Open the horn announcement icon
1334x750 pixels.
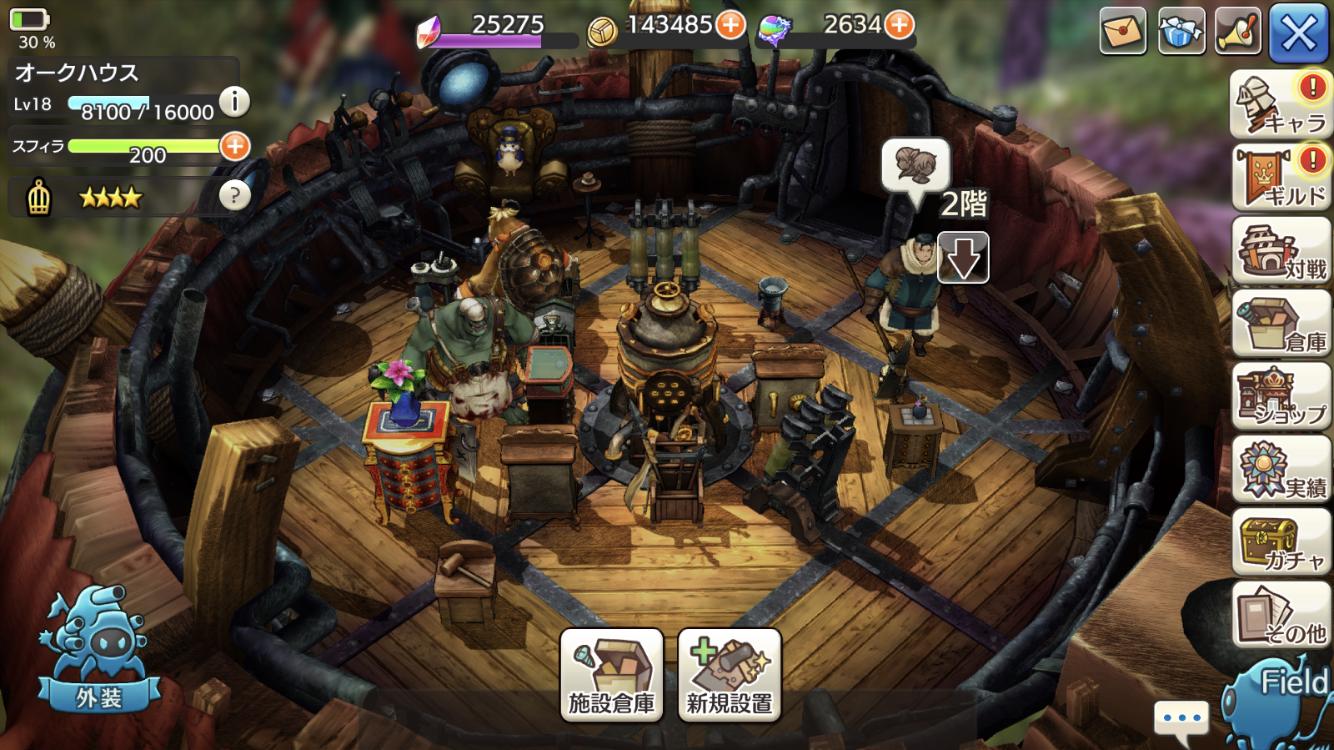coord(1238,32)
